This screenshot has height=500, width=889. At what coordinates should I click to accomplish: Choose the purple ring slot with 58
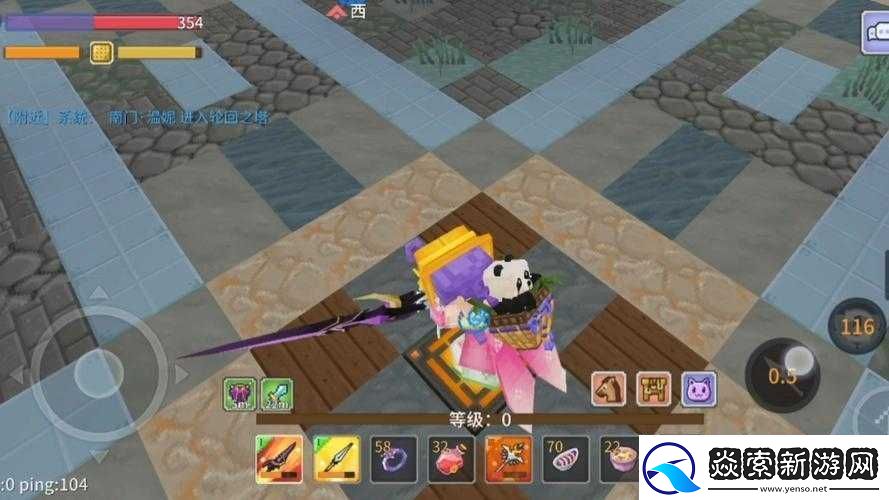(x=390, y=459)
